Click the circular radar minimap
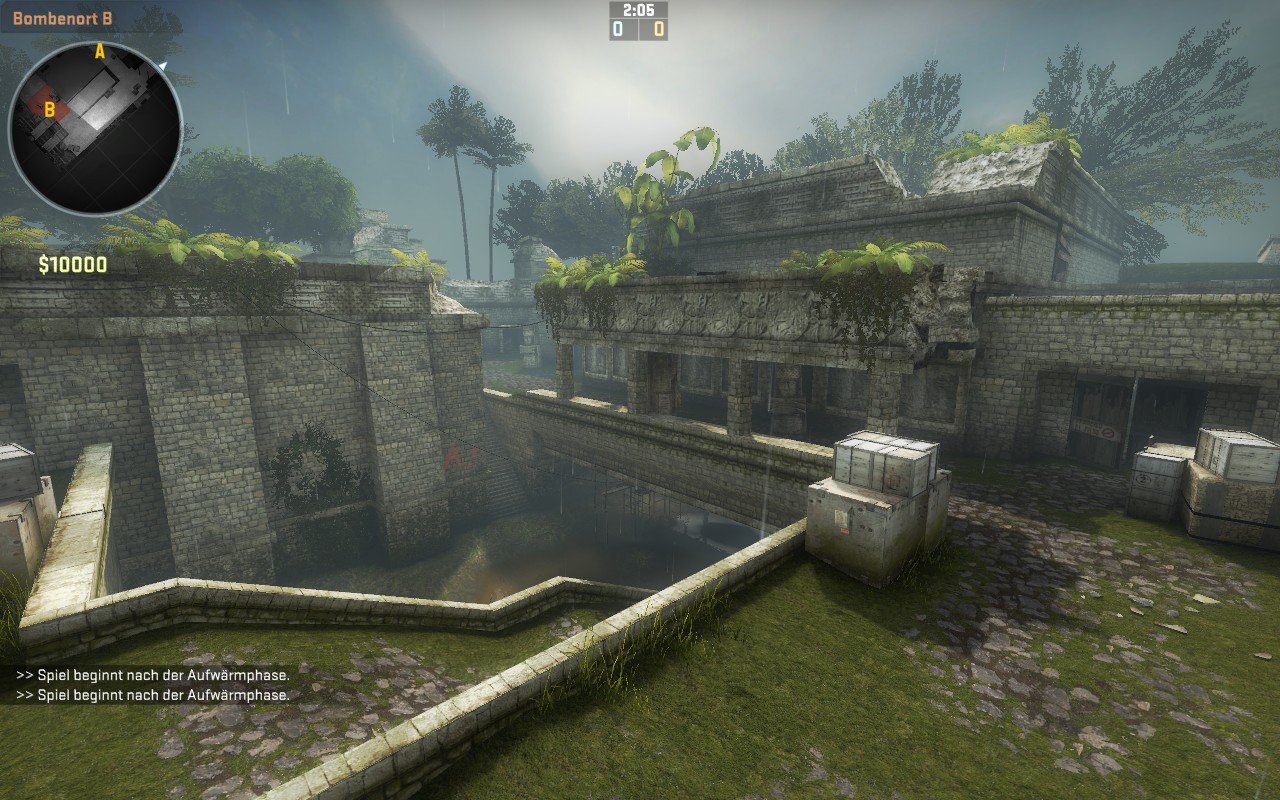The height and width of the screenshot is (800, 1280). pyautogui.click(x=95, y=127)
